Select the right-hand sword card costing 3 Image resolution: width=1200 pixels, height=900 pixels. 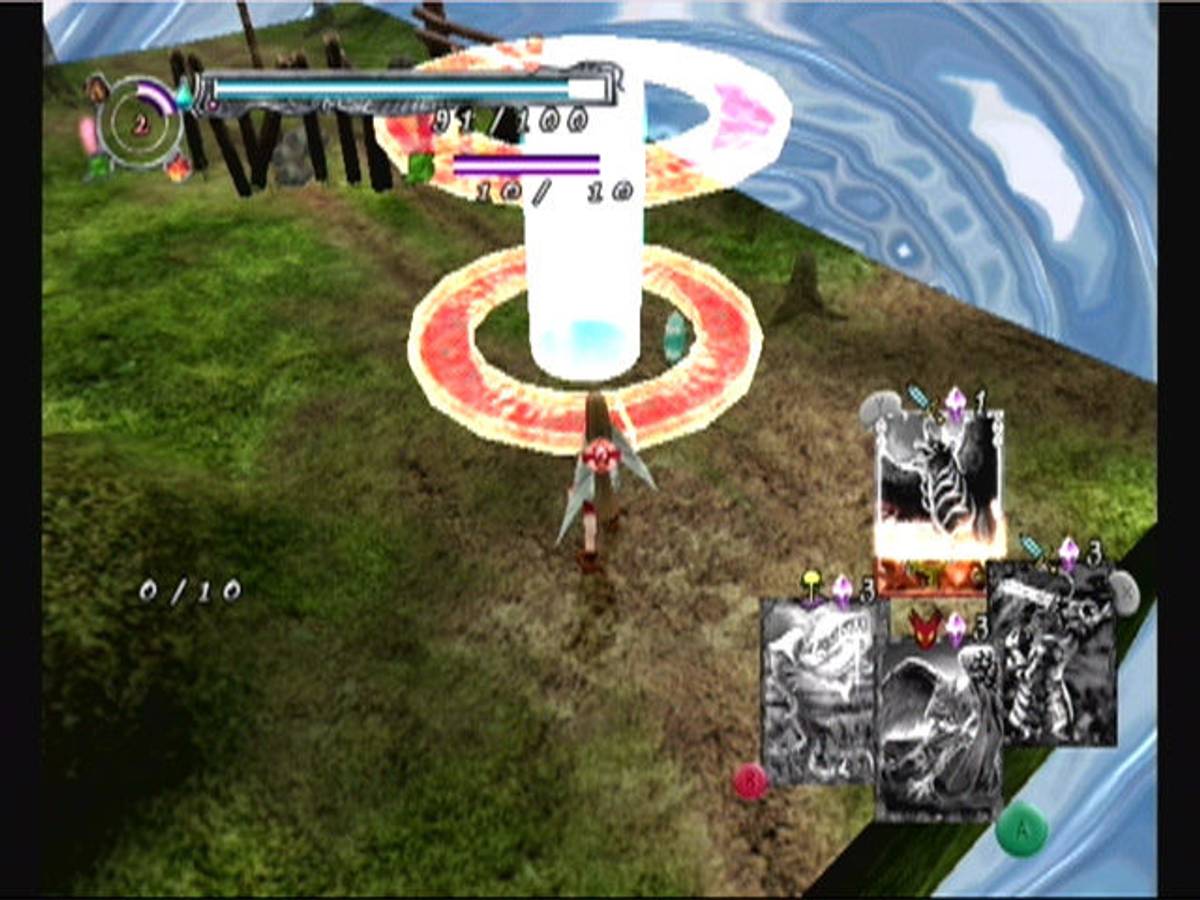(x=1052, y=655)
